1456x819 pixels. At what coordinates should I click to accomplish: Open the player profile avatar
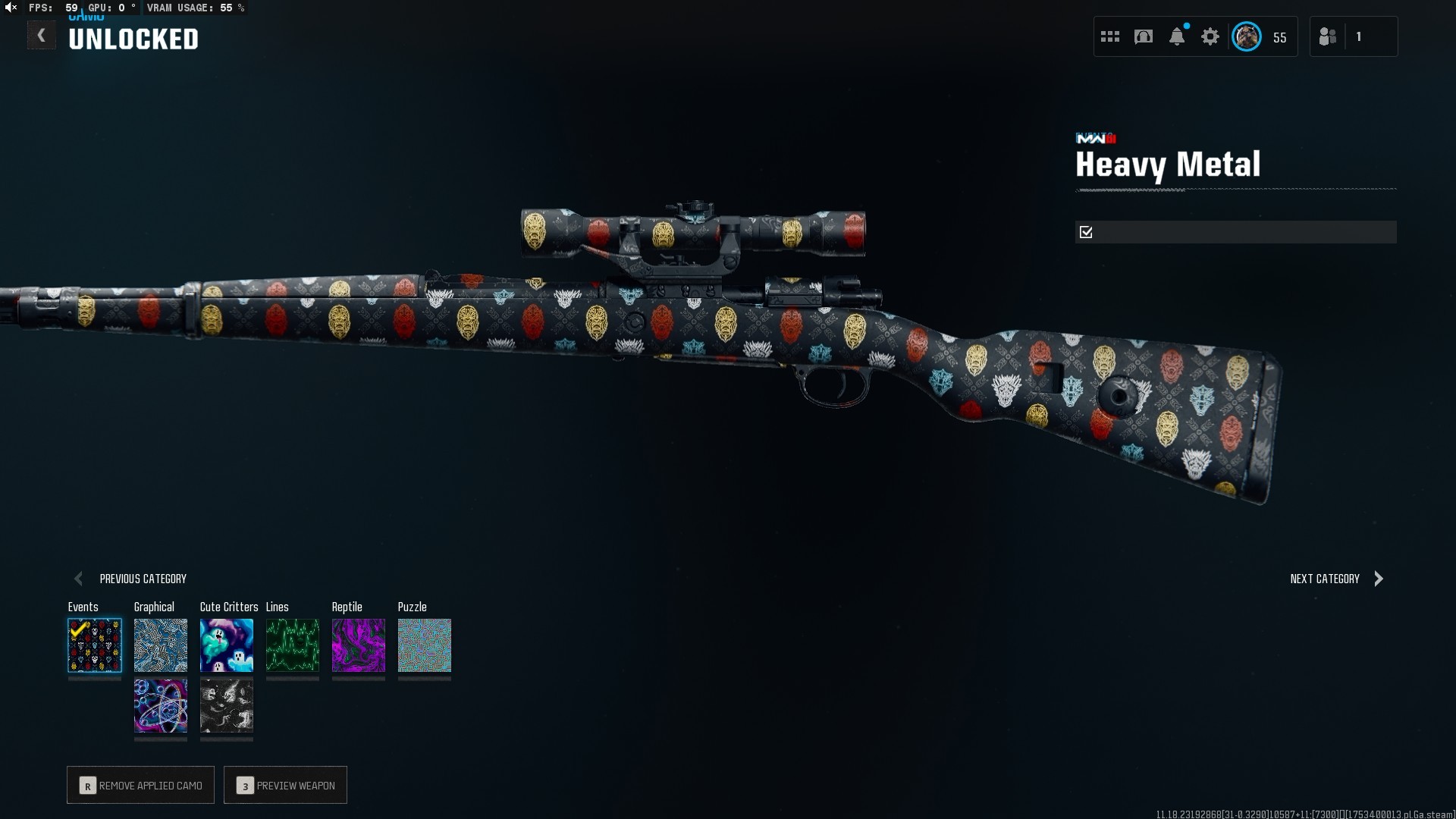(x=1247, y=36)
